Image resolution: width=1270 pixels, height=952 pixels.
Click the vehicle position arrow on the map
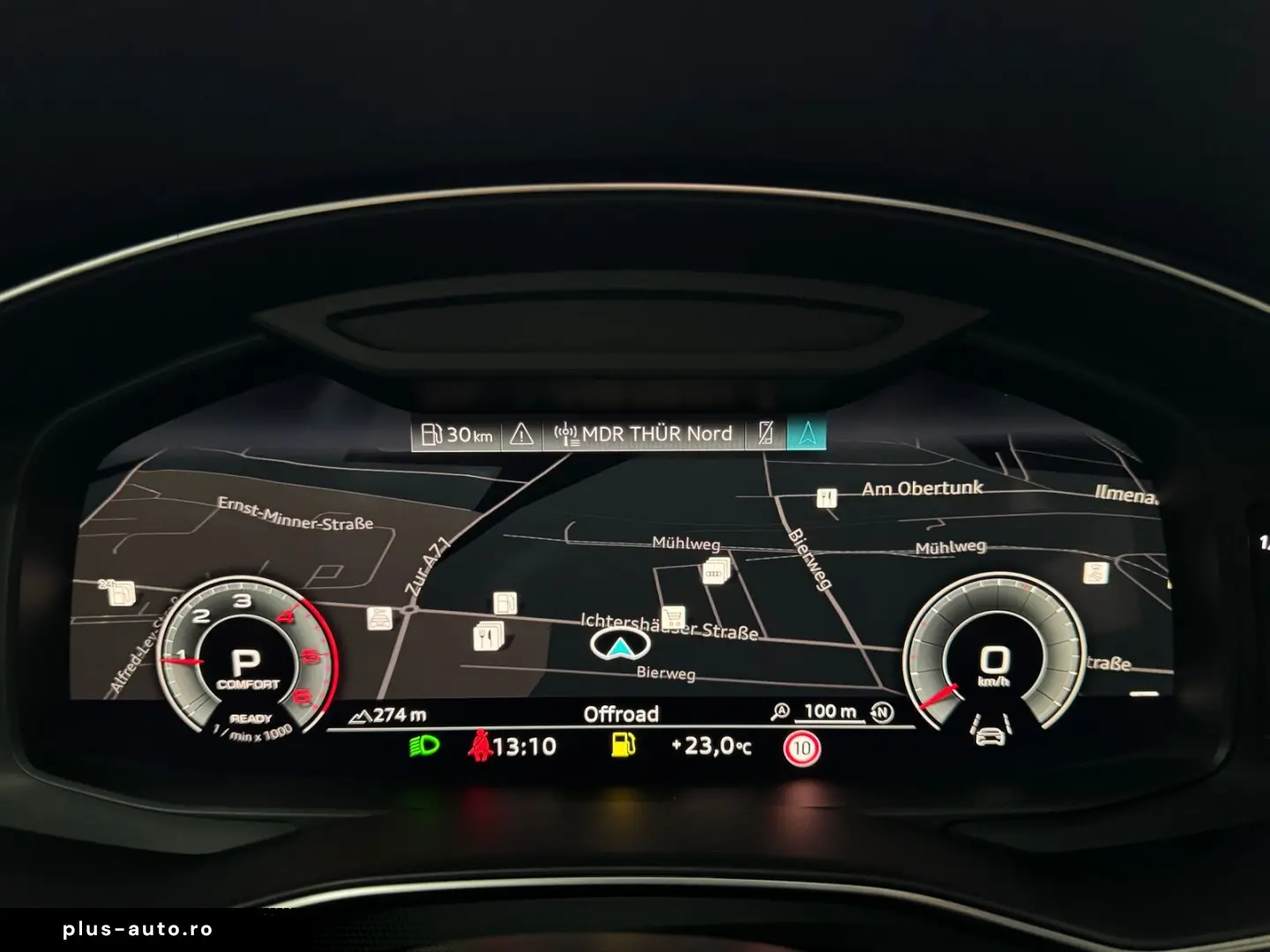(x=620, y=646)
